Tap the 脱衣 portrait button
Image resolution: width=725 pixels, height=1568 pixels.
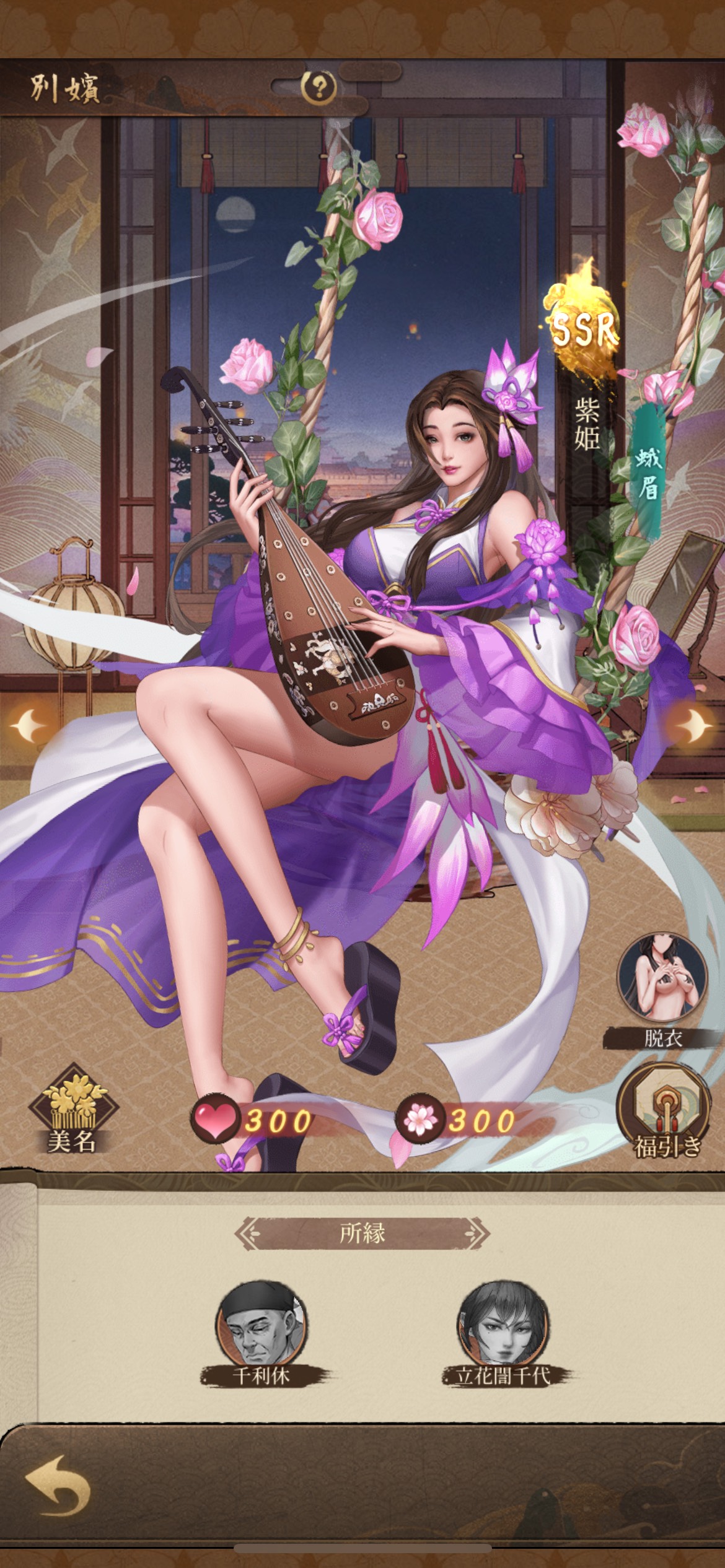(662, 985)
